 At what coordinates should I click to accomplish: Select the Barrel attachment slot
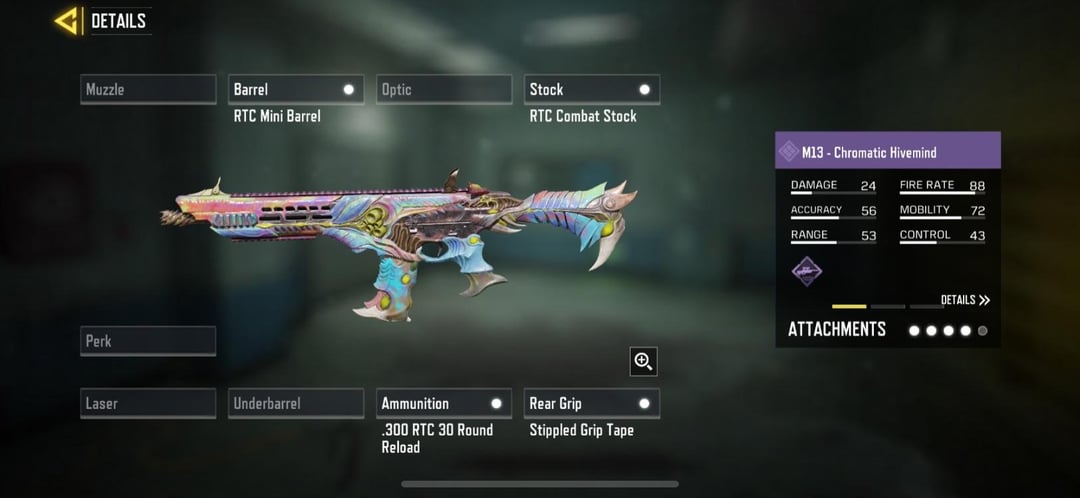coord(296,89)
